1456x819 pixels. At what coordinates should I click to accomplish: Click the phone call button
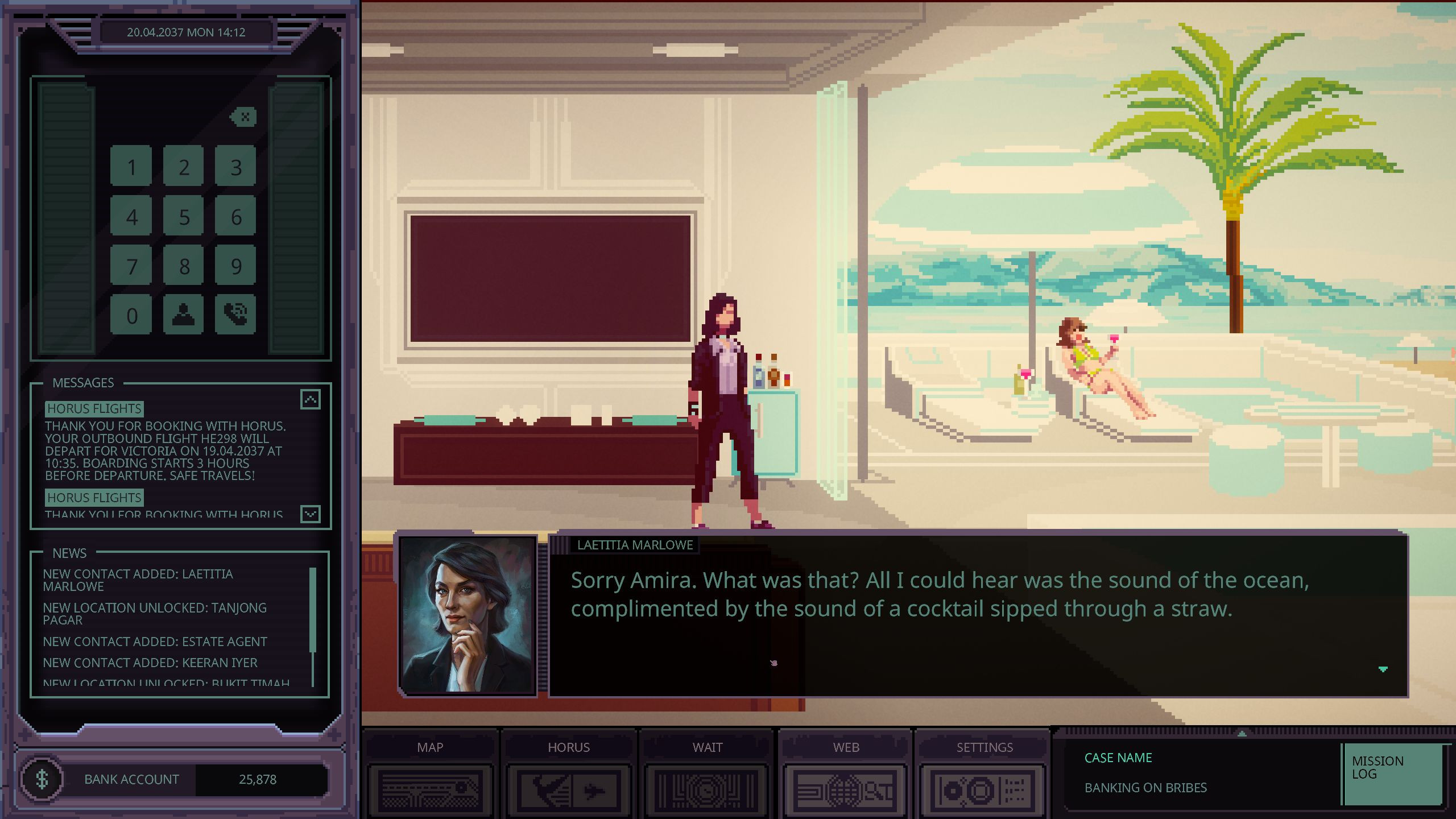click(236, 315)
